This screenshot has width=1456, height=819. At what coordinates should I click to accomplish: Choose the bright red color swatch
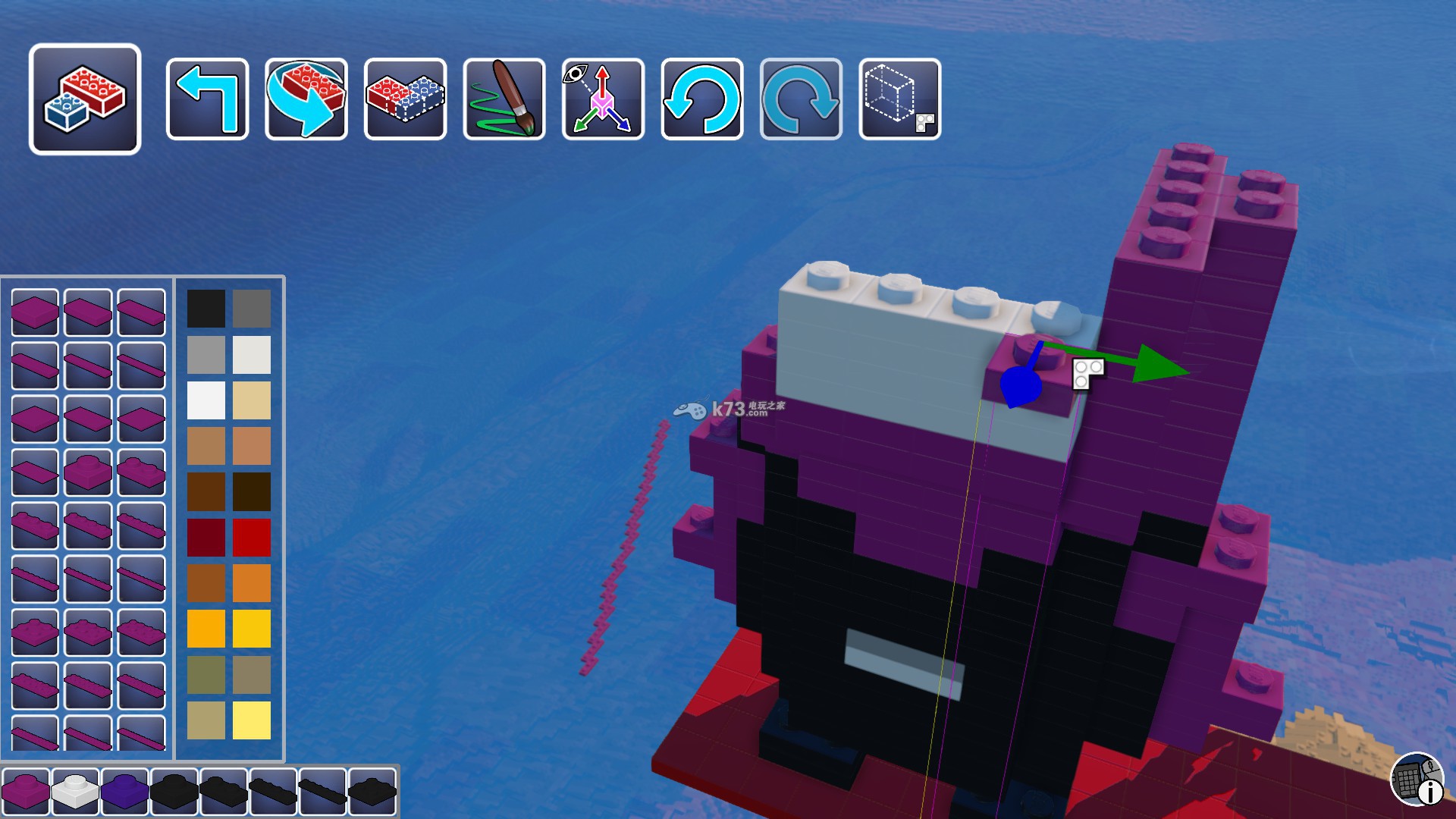[x=252, y=538]
